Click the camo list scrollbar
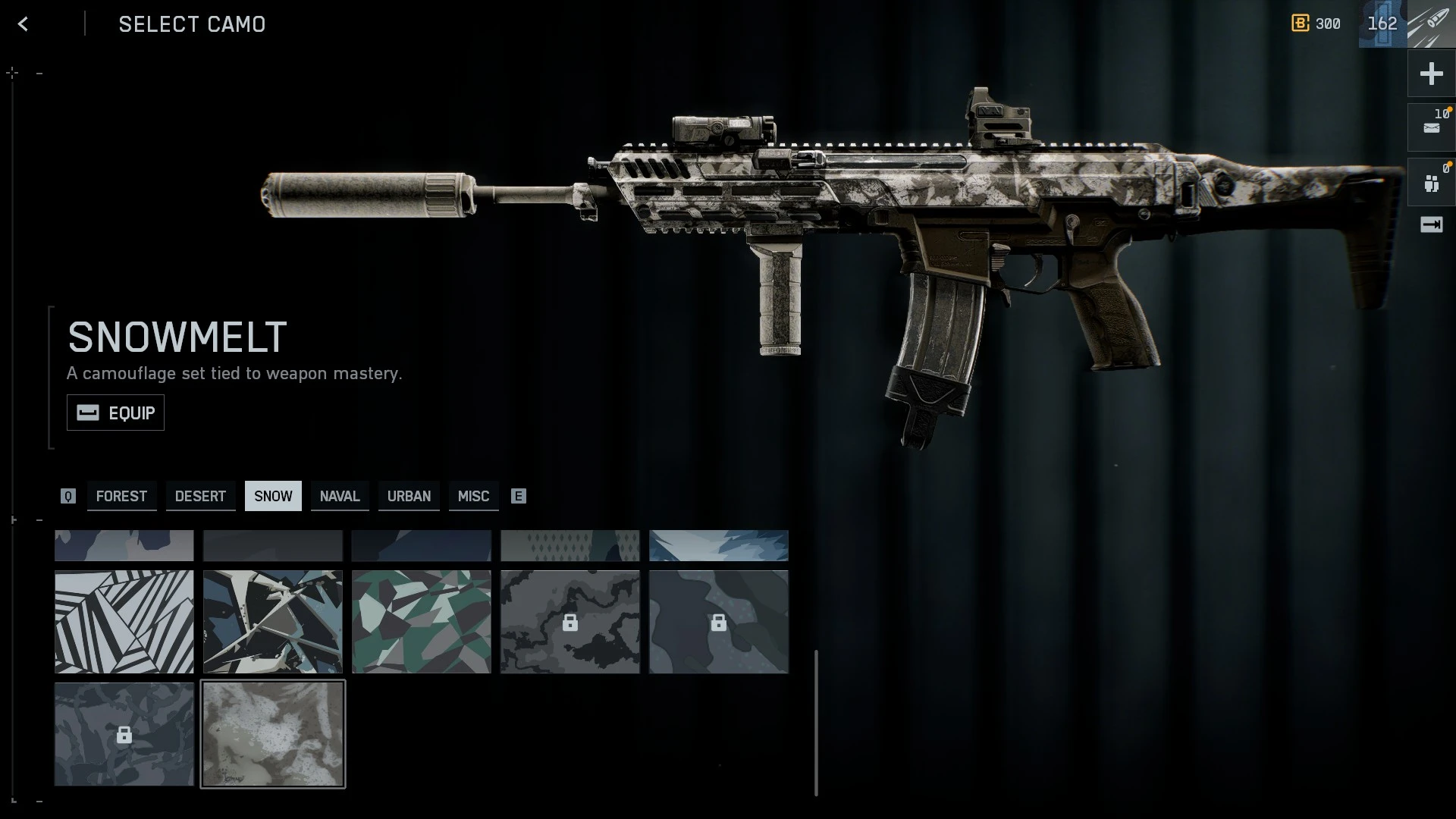The height and width of the screenshot is (819, 1456). [x=816, y=722]
